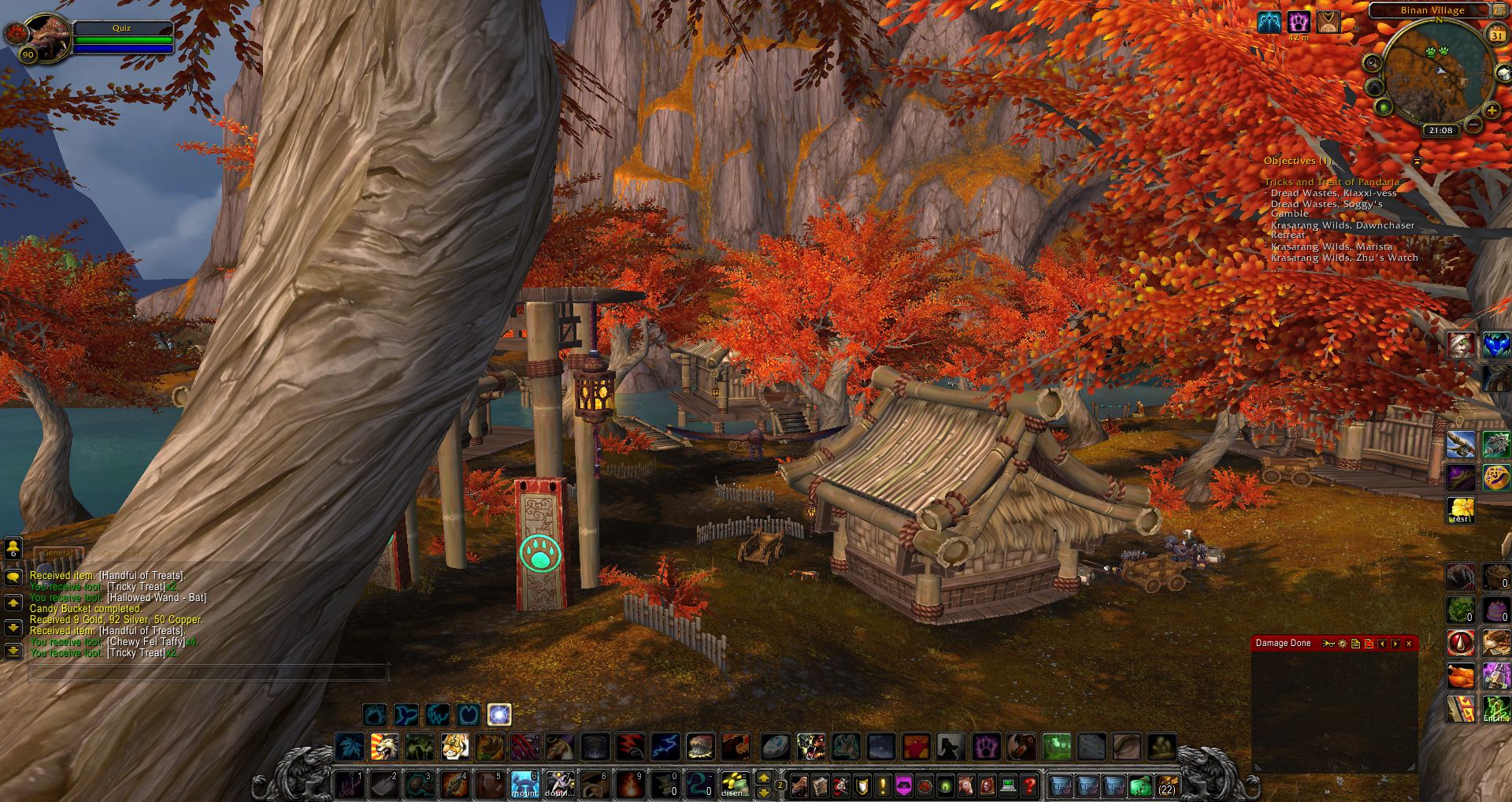Click the minimap zoom-out minus button
The height and width of the screenshot is (802, 1512).
coord(1473,124)
